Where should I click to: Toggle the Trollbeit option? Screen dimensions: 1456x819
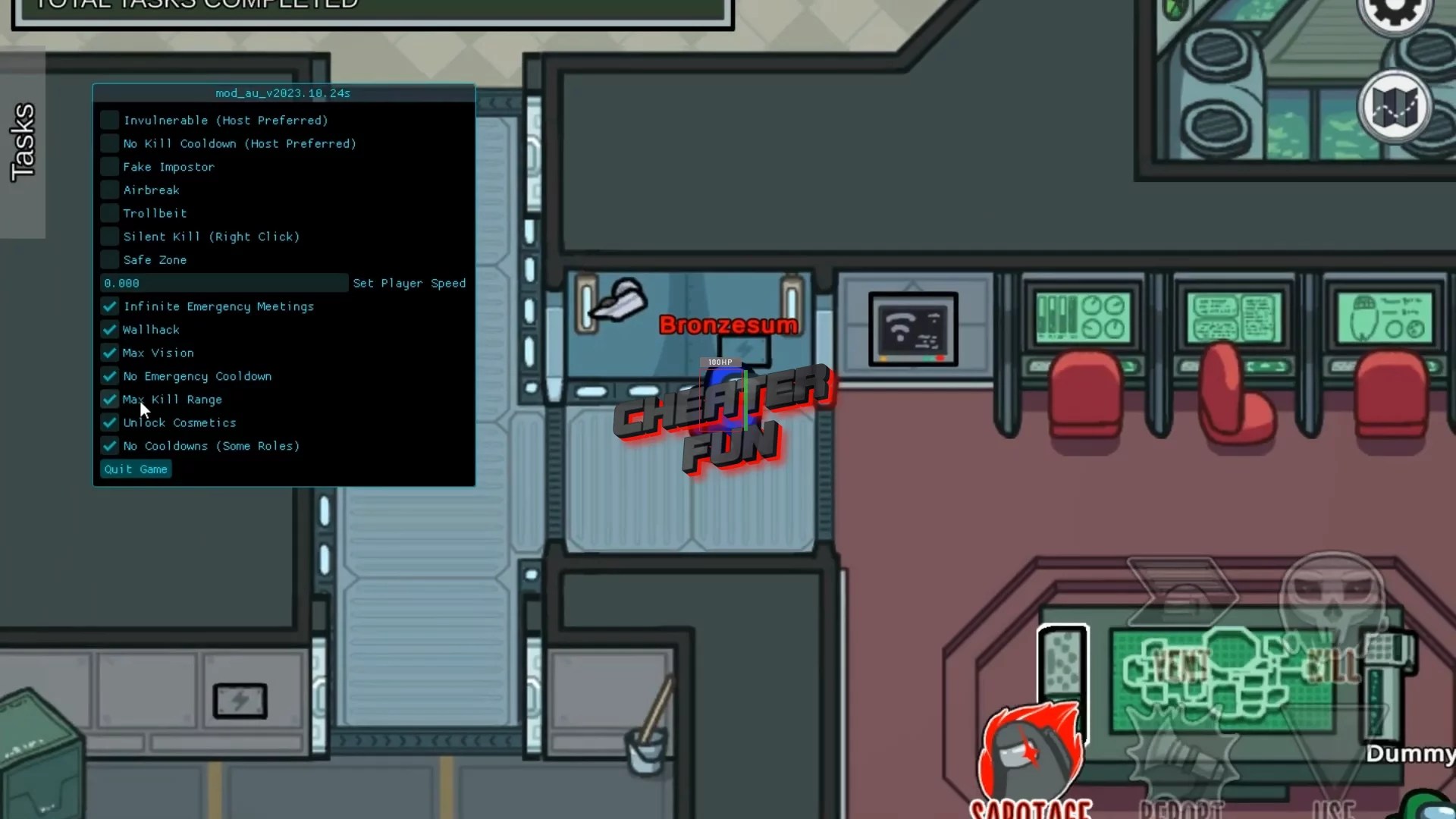coord(109,213)
